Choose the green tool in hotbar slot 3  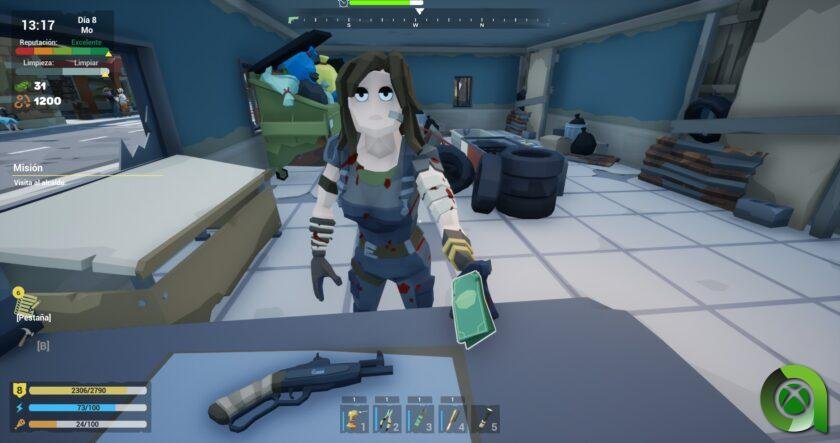point(420,419)
